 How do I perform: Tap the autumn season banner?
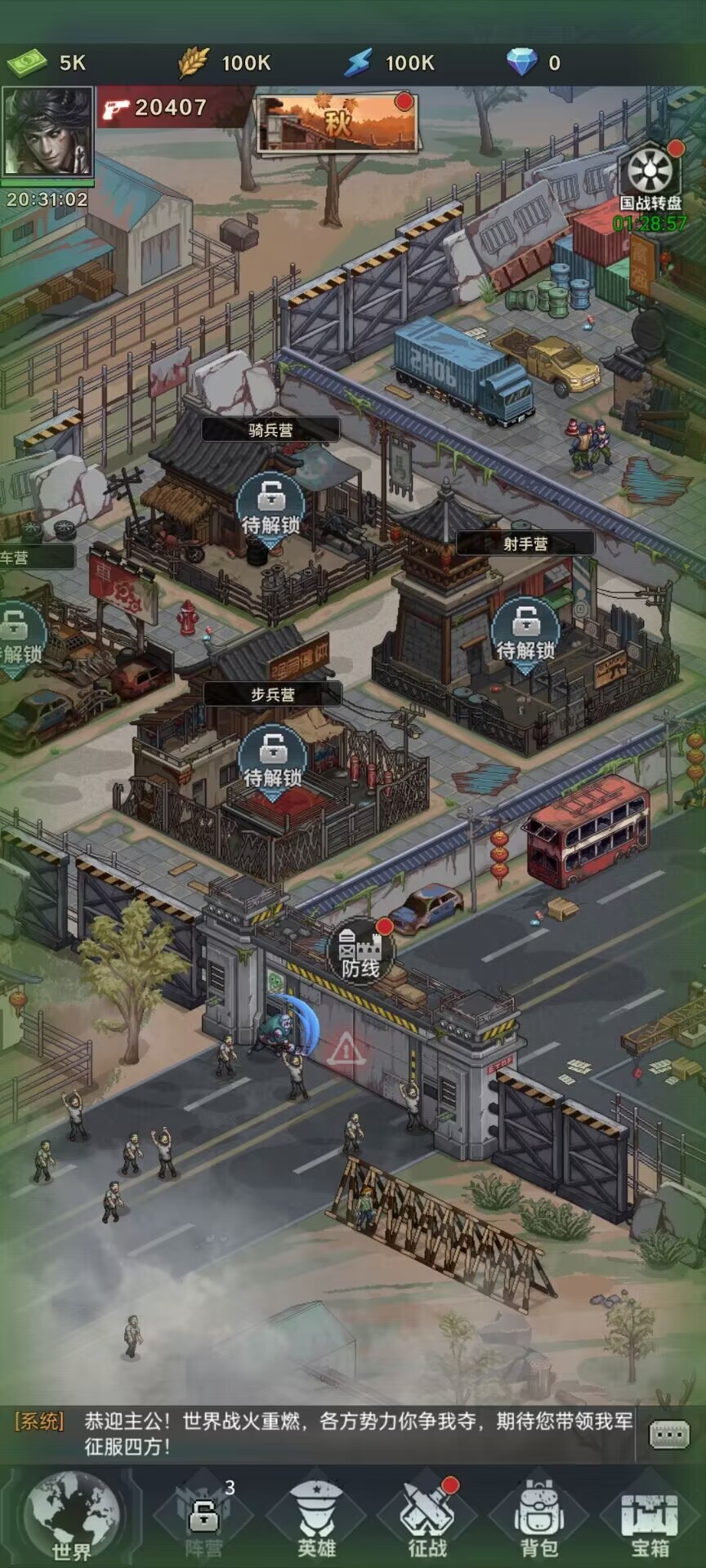pos(338,123)
